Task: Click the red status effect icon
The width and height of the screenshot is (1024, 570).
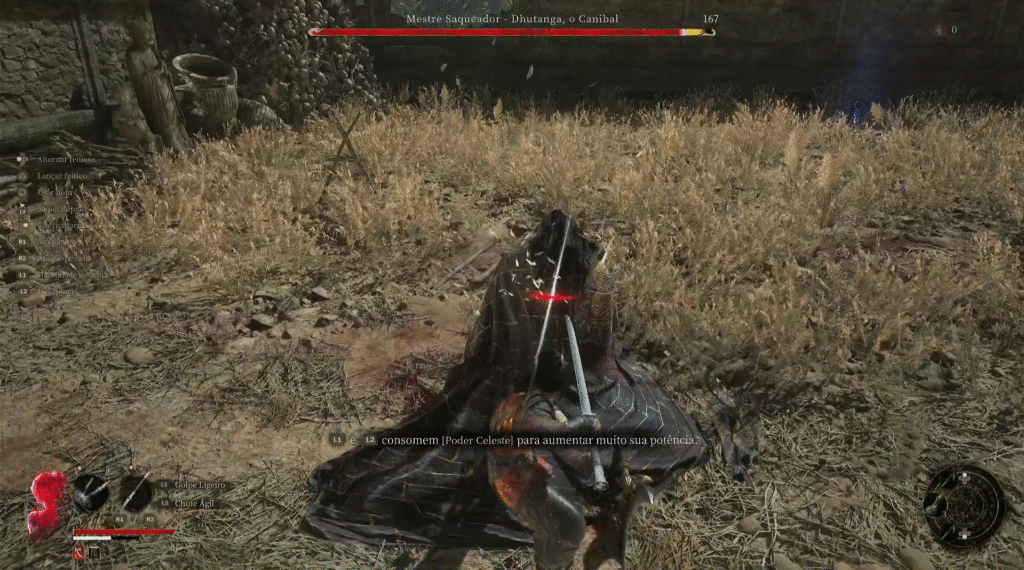Action: pyautogui.click(x=78, y=552)
